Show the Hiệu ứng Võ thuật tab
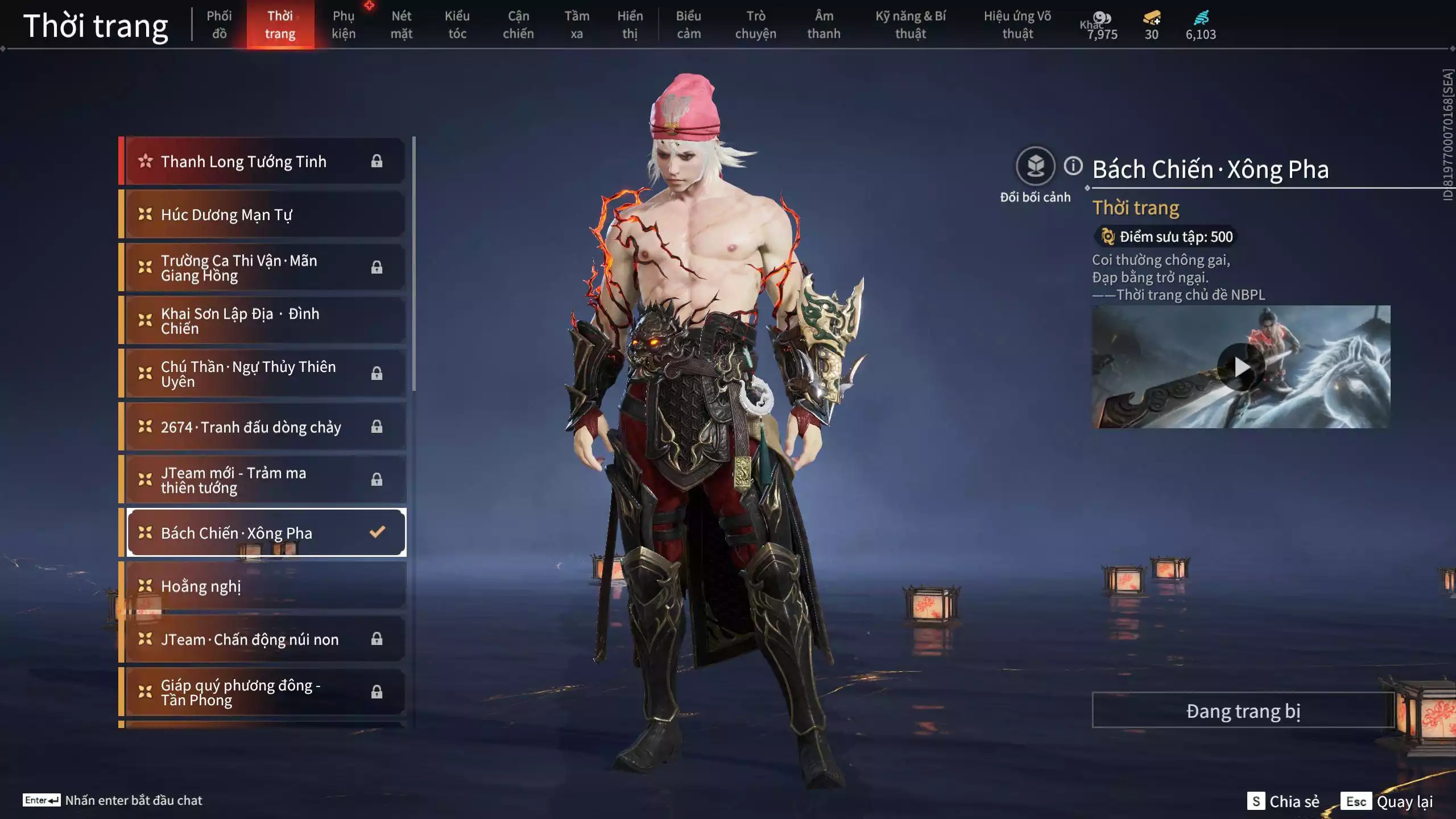Image resolution: width=1456 pixels, height=819 pixels. pos(1017,24)
